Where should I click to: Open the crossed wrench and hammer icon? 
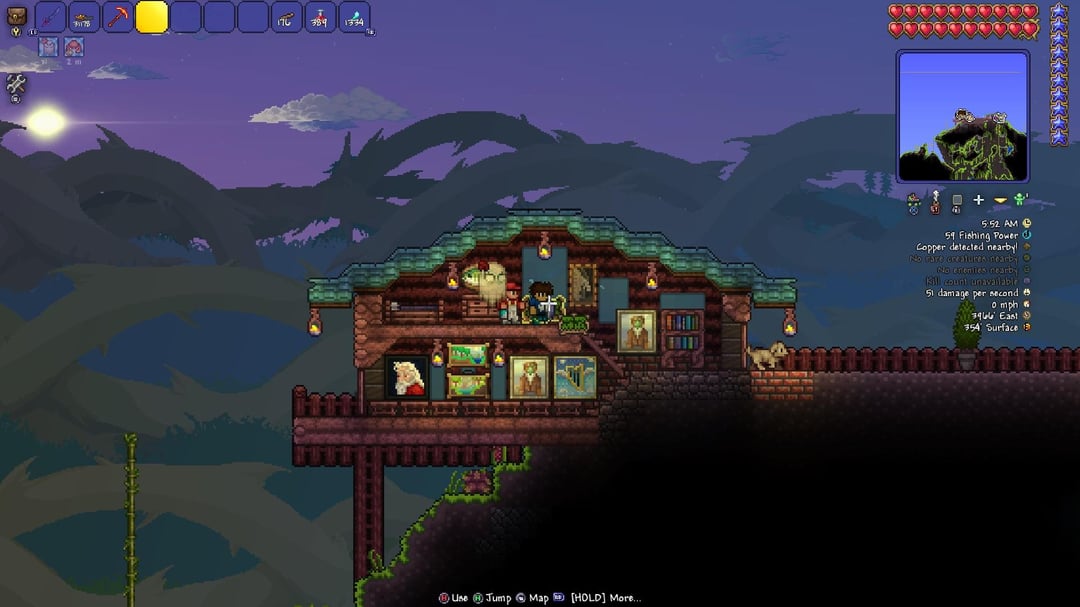click(16, 86)
